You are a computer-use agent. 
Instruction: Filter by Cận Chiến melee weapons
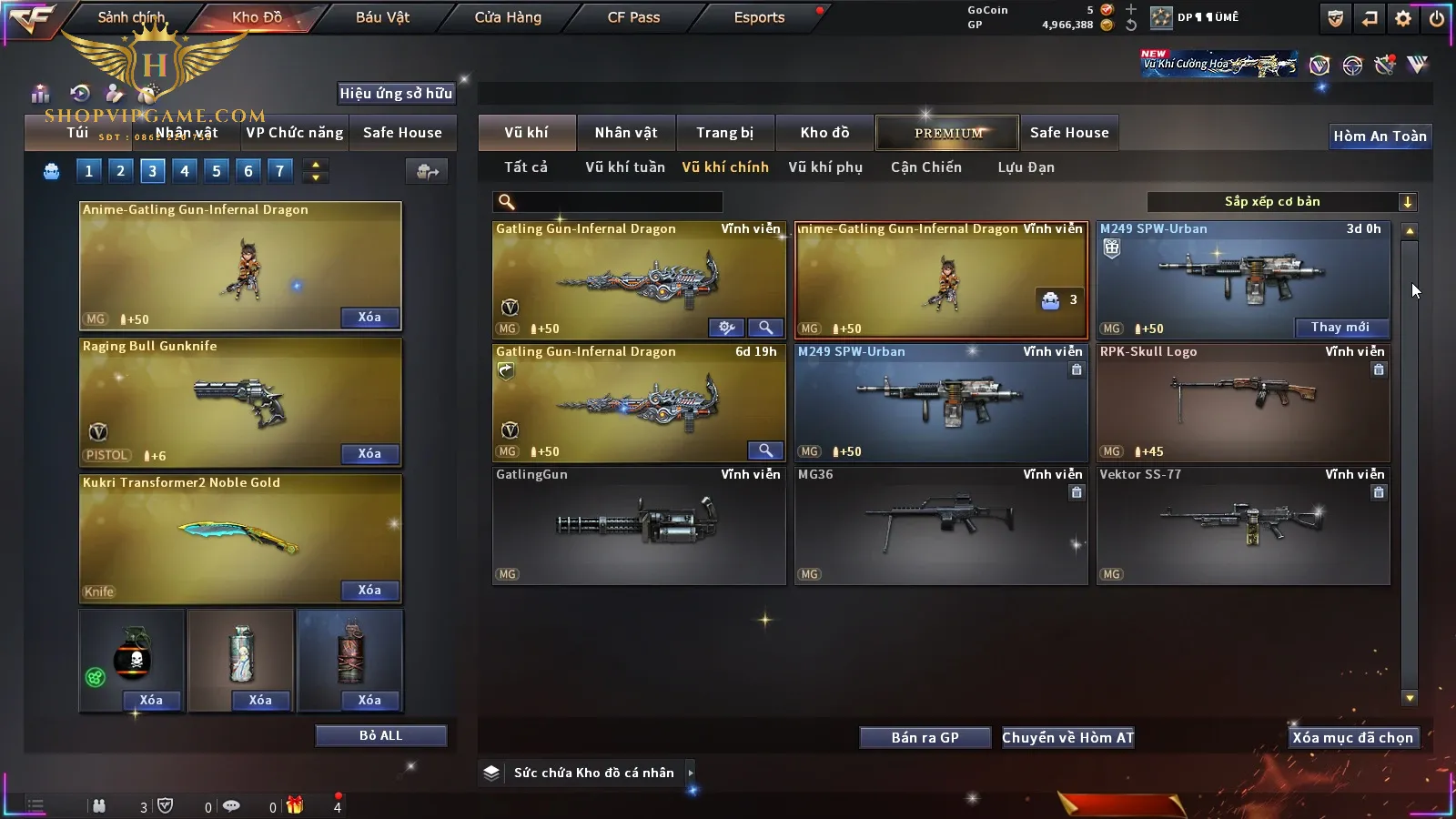tap(925, 167)
